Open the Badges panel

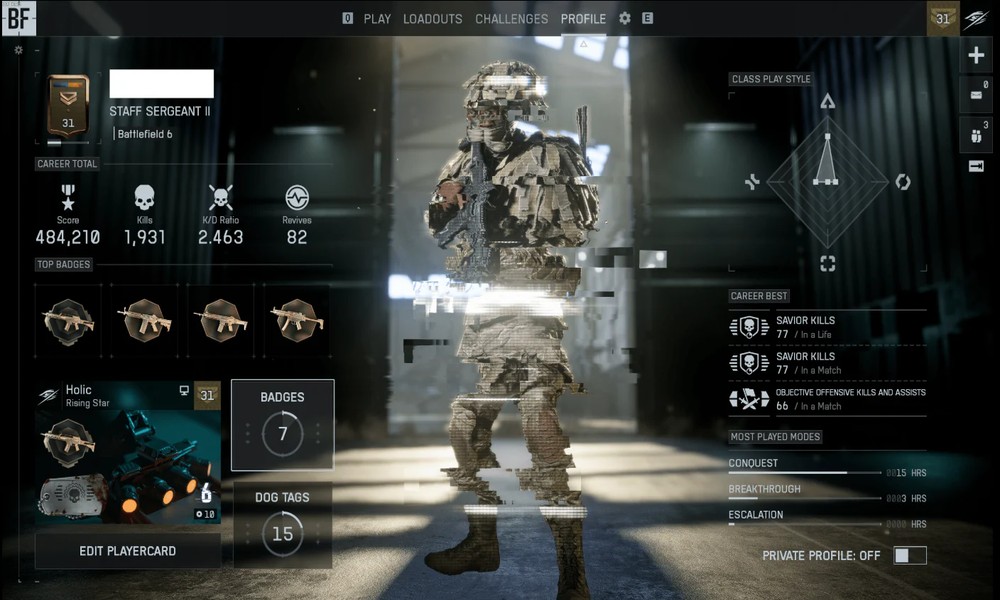282,424
